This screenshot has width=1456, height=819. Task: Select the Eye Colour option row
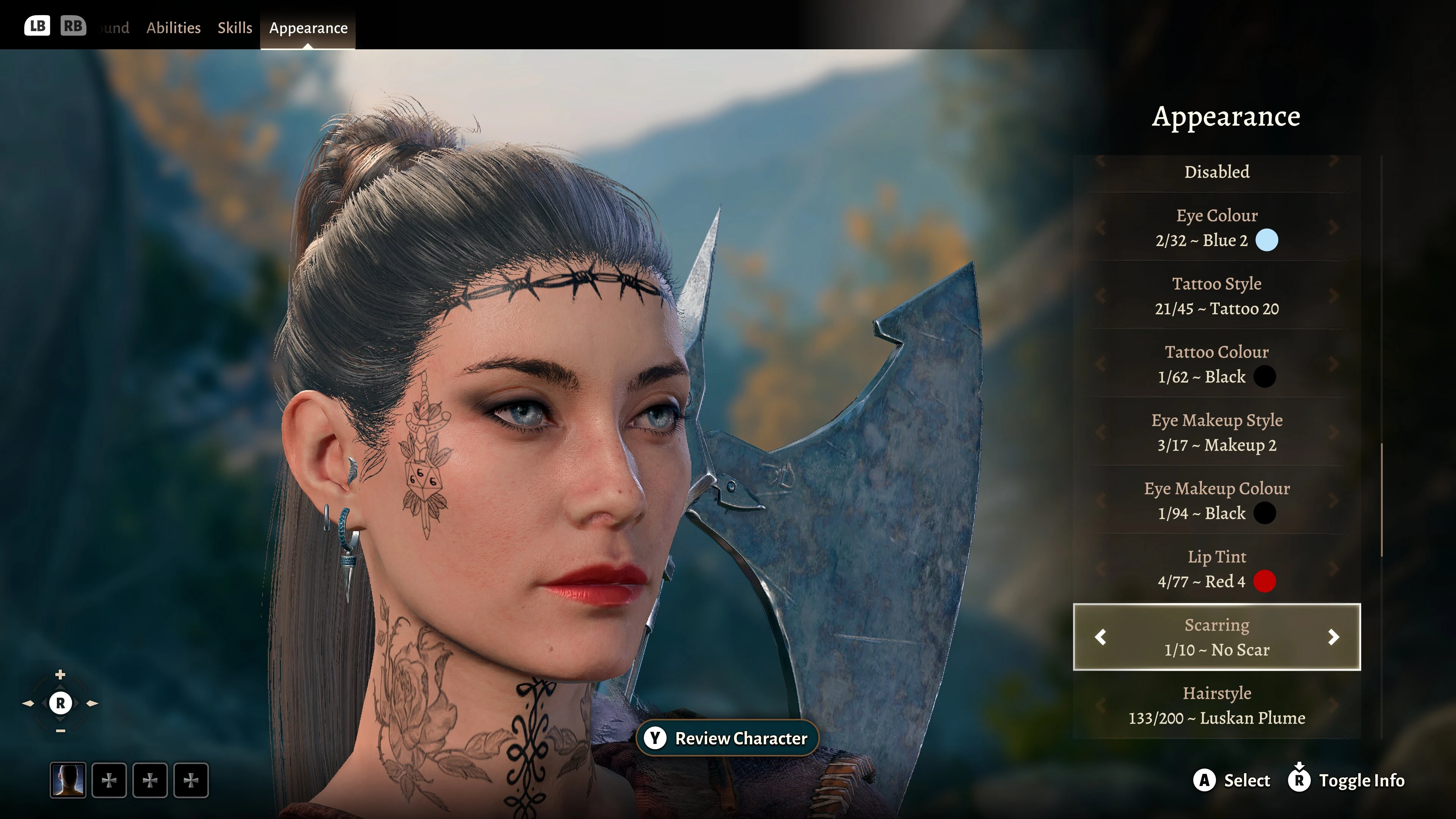pos(1216,227)
